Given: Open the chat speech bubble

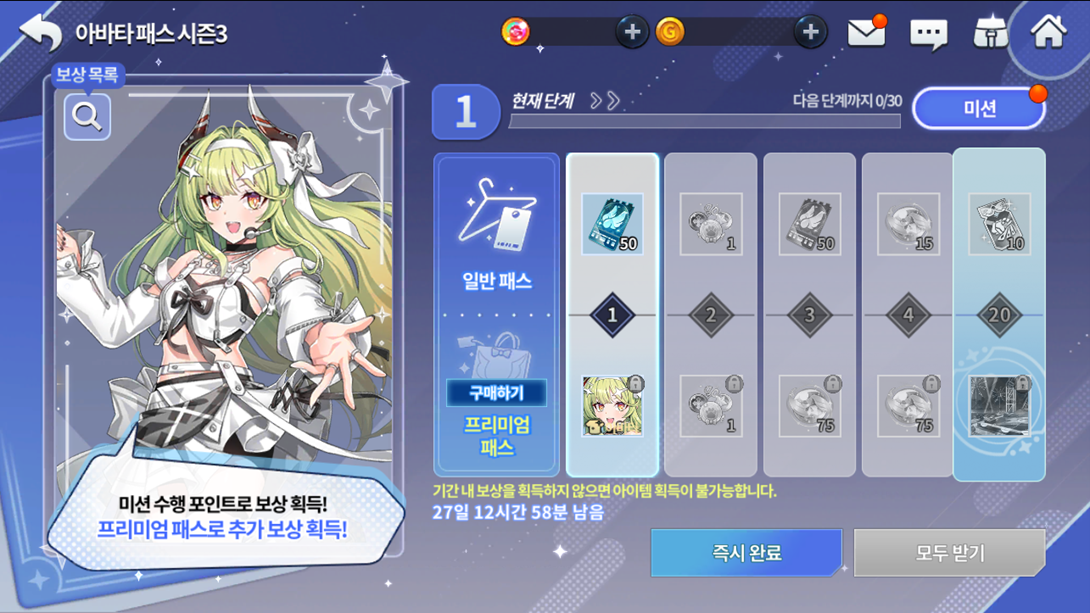Looking at the screenshot, I should tap(928, 34).
